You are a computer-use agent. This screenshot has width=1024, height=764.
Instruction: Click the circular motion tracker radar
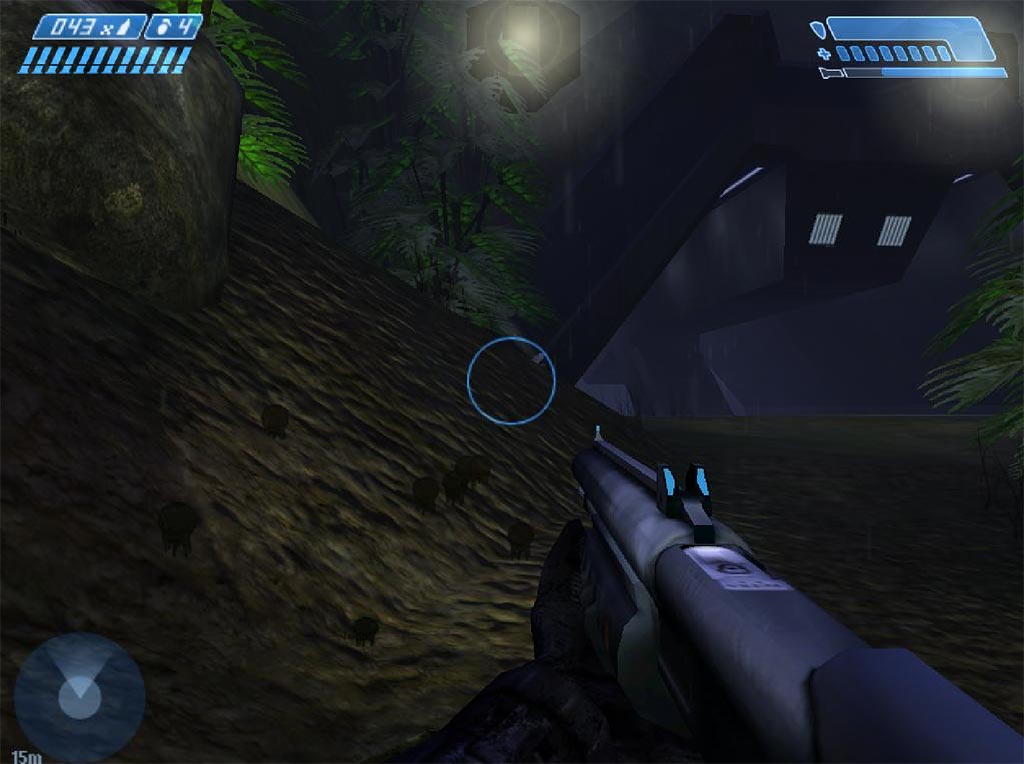tap(79, 696)
